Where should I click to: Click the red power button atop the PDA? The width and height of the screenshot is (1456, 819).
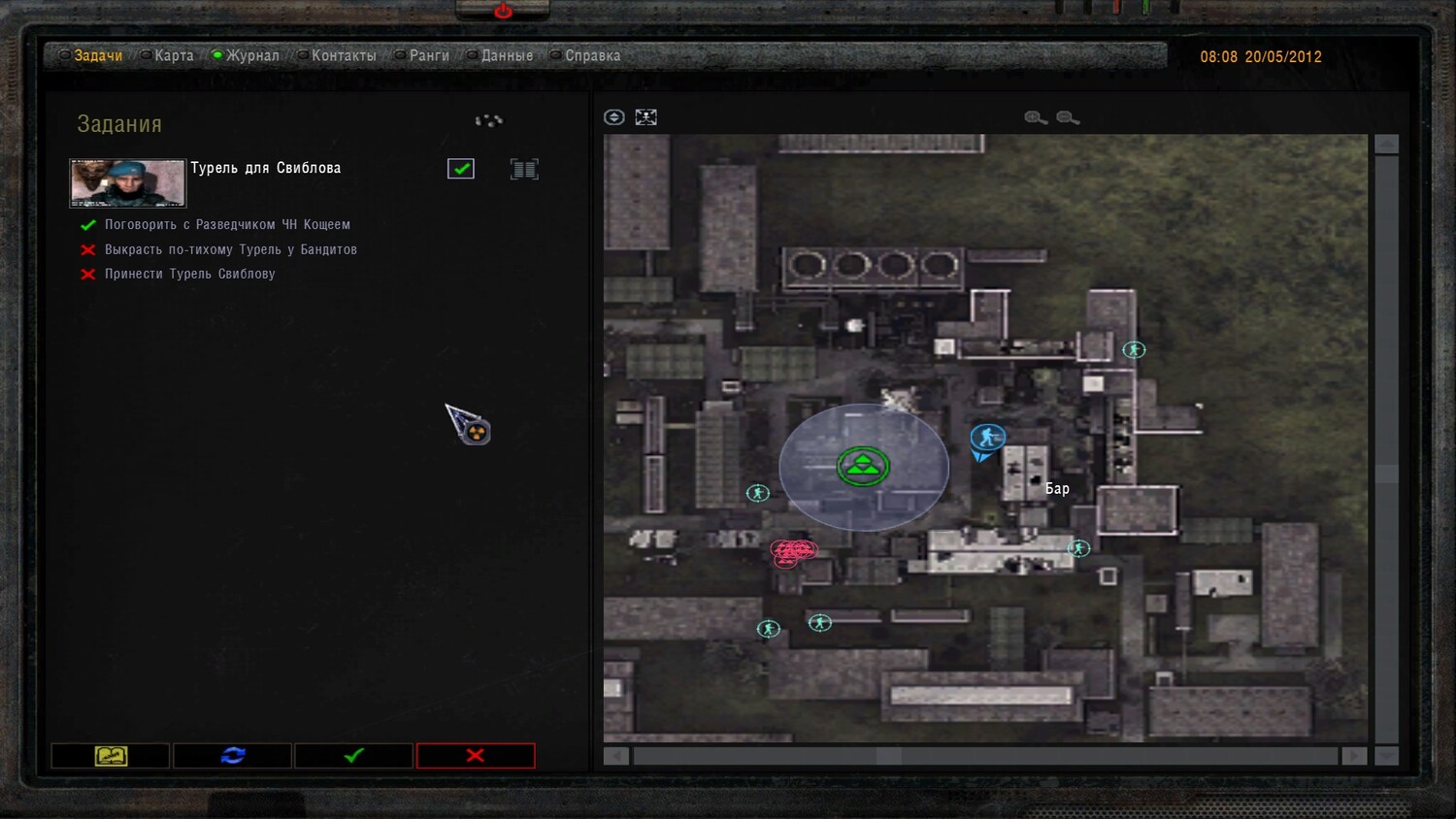click(x=503, y=11)
